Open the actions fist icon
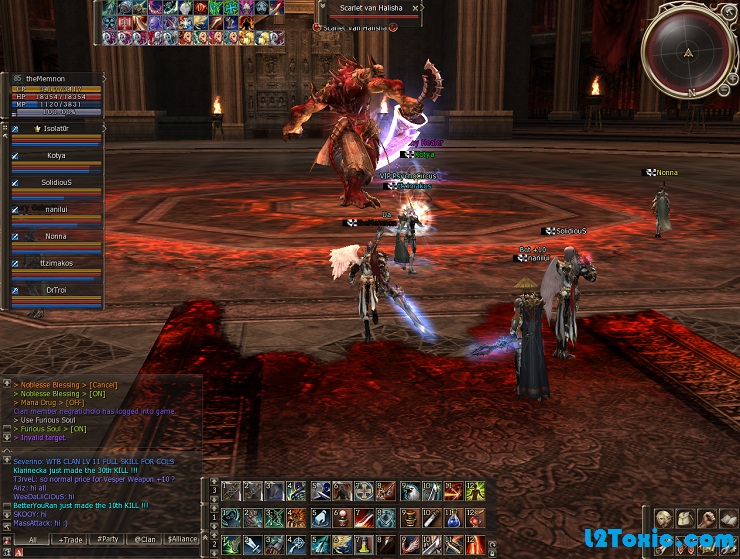Screen dimensions: 740x559 [707, 518]
